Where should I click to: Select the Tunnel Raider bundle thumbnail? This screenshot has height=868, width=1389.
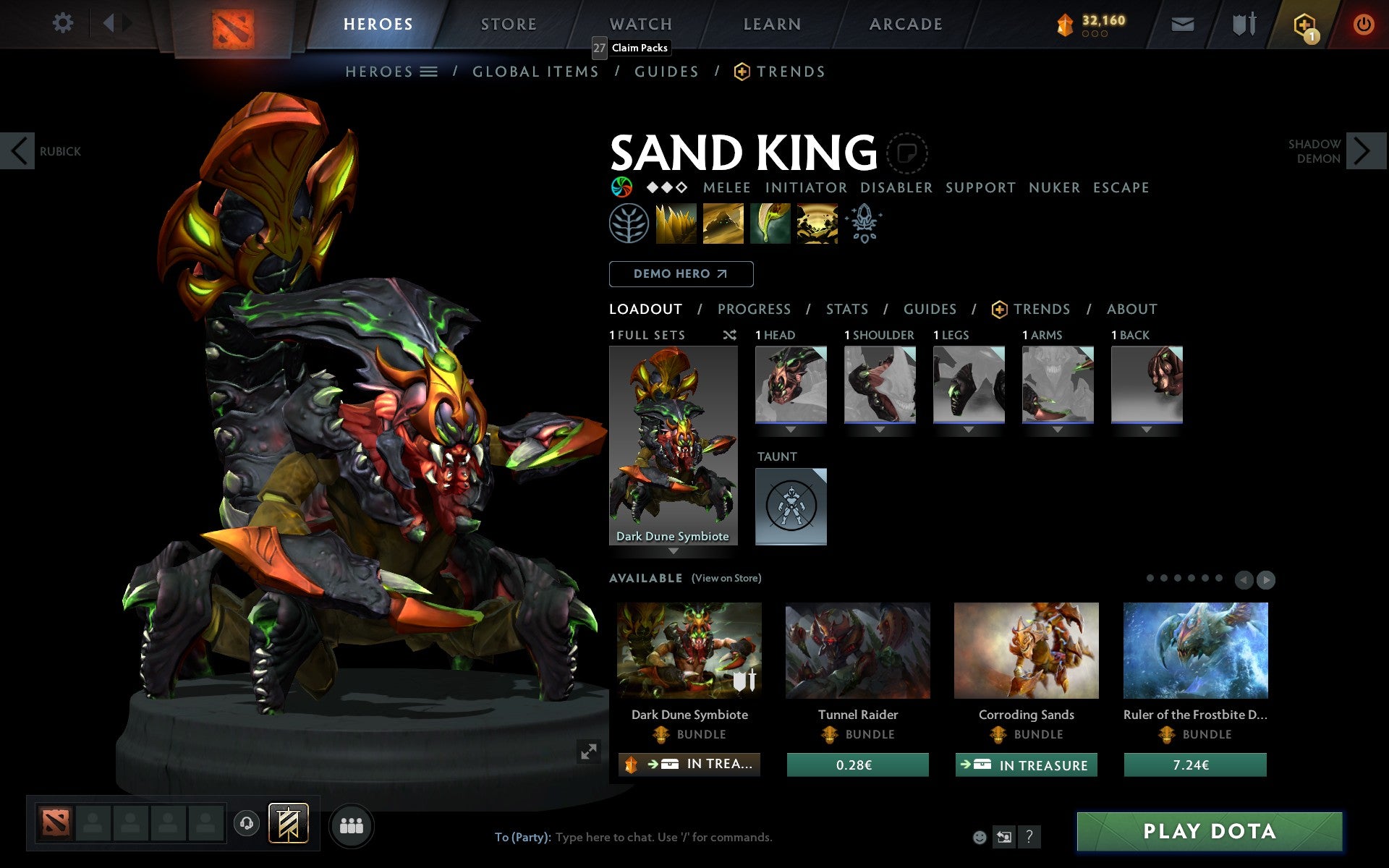point(857,650)
